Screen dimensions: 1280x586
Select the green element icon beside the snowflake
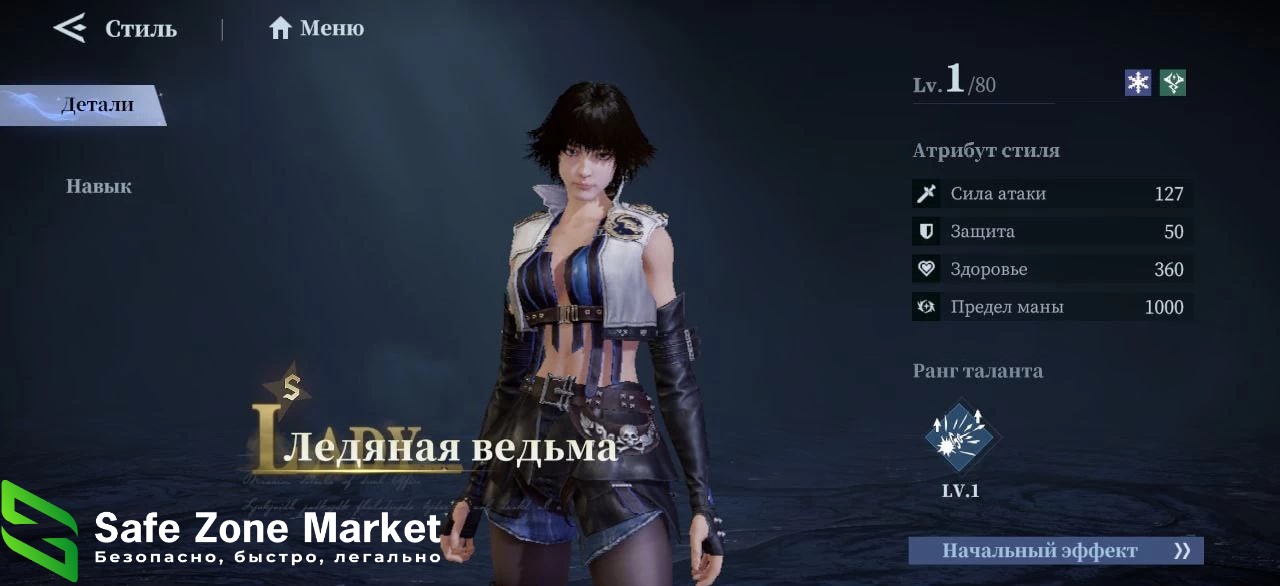click(1173, 83)
